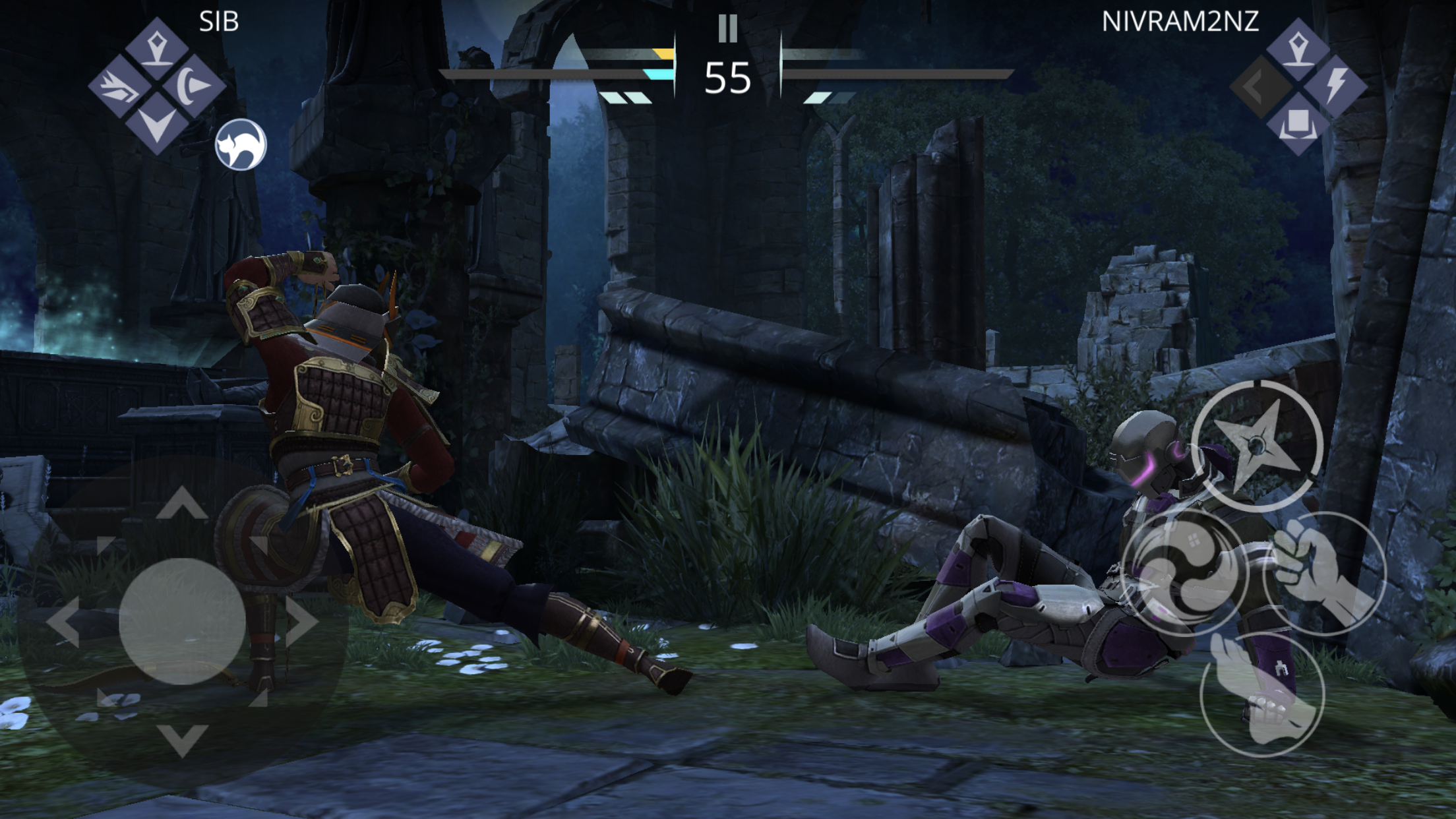Tap the white cat perk icon

click(x=241, y=144)
